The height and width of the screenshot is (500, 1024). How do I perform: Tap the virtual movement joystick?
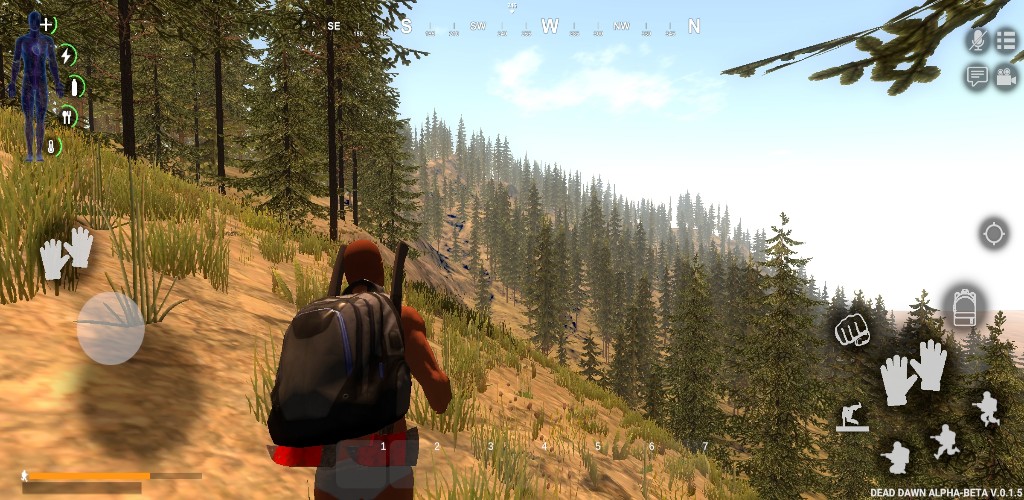pos(111,327)
